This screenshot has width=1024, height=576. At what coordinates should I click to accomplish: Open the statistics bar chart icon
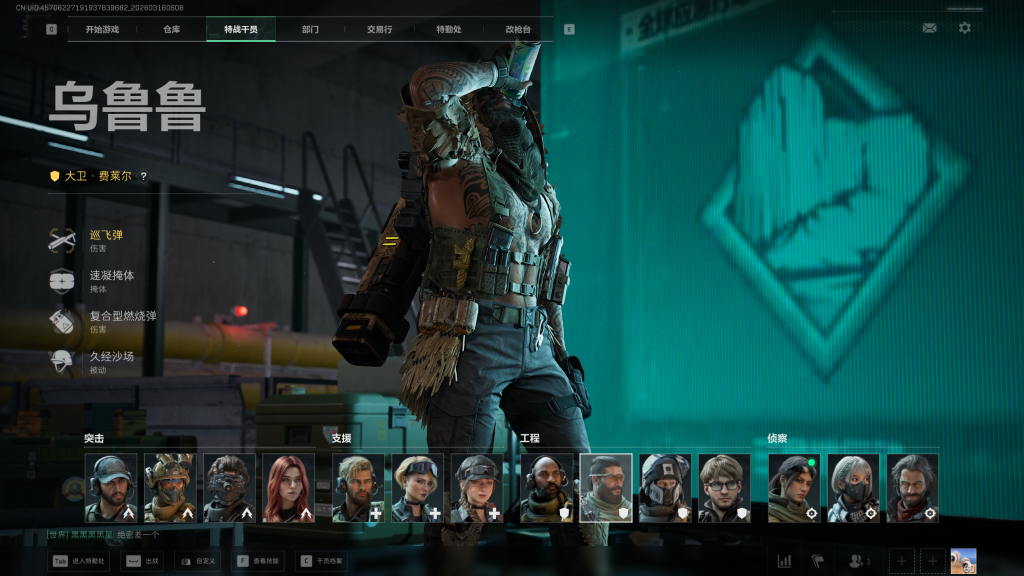pyautogui.click(x=784, y=561)
